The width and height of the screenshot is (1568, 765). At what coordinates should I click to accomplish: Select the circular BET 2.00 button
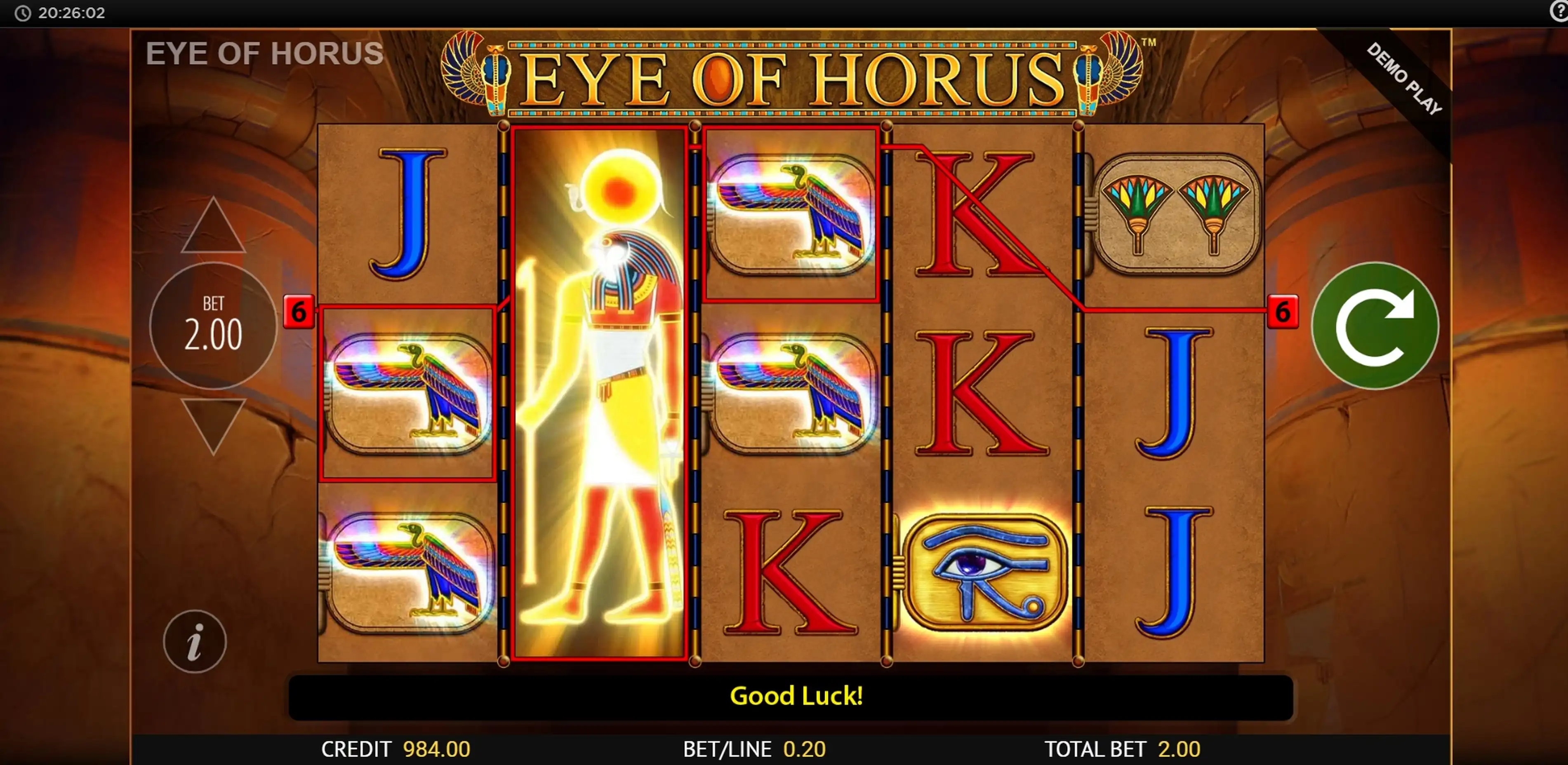click(213, 325)
